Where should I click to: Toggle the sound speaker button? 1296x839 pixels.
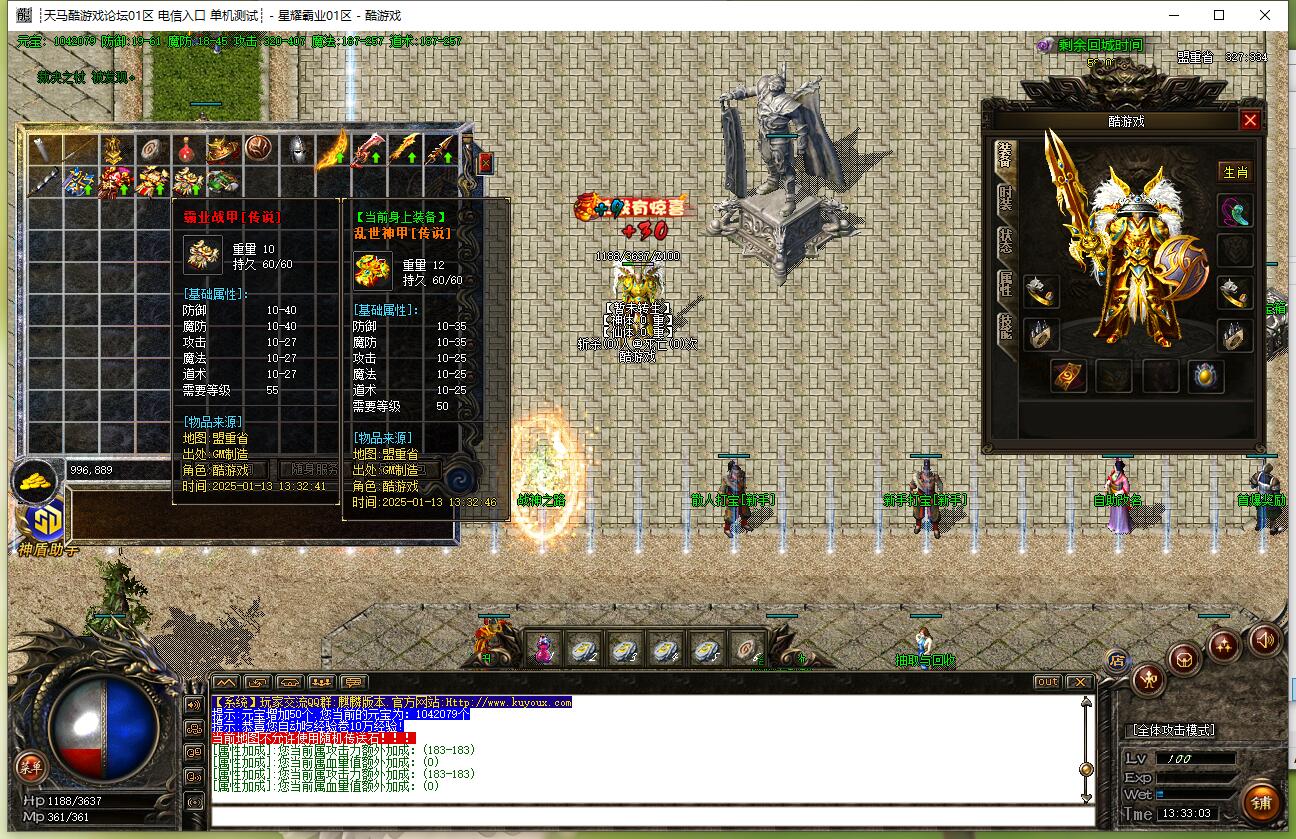[1264, 639]
